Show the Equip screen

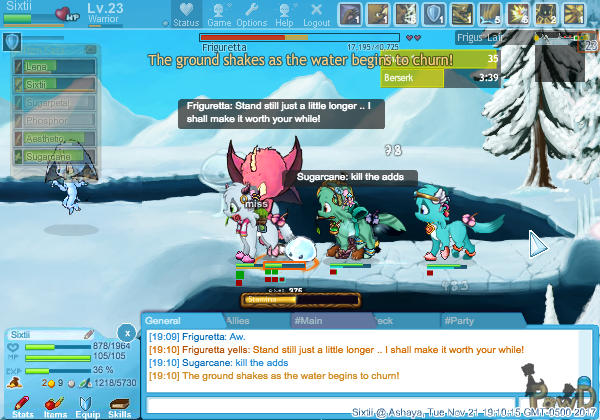87,405
